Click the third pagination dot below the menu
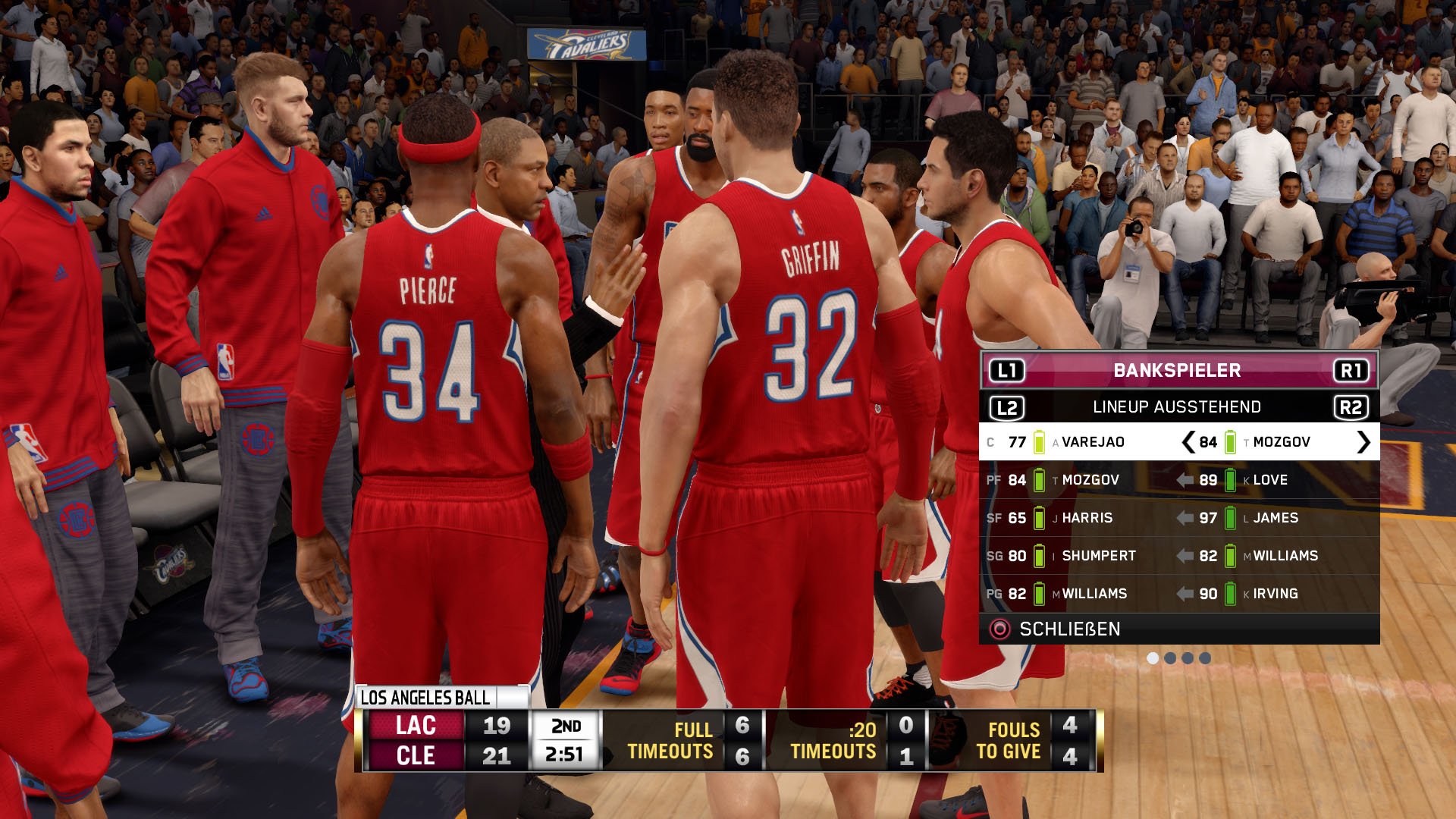Screen dimensions: 1456x819 tap(1188, 657)
